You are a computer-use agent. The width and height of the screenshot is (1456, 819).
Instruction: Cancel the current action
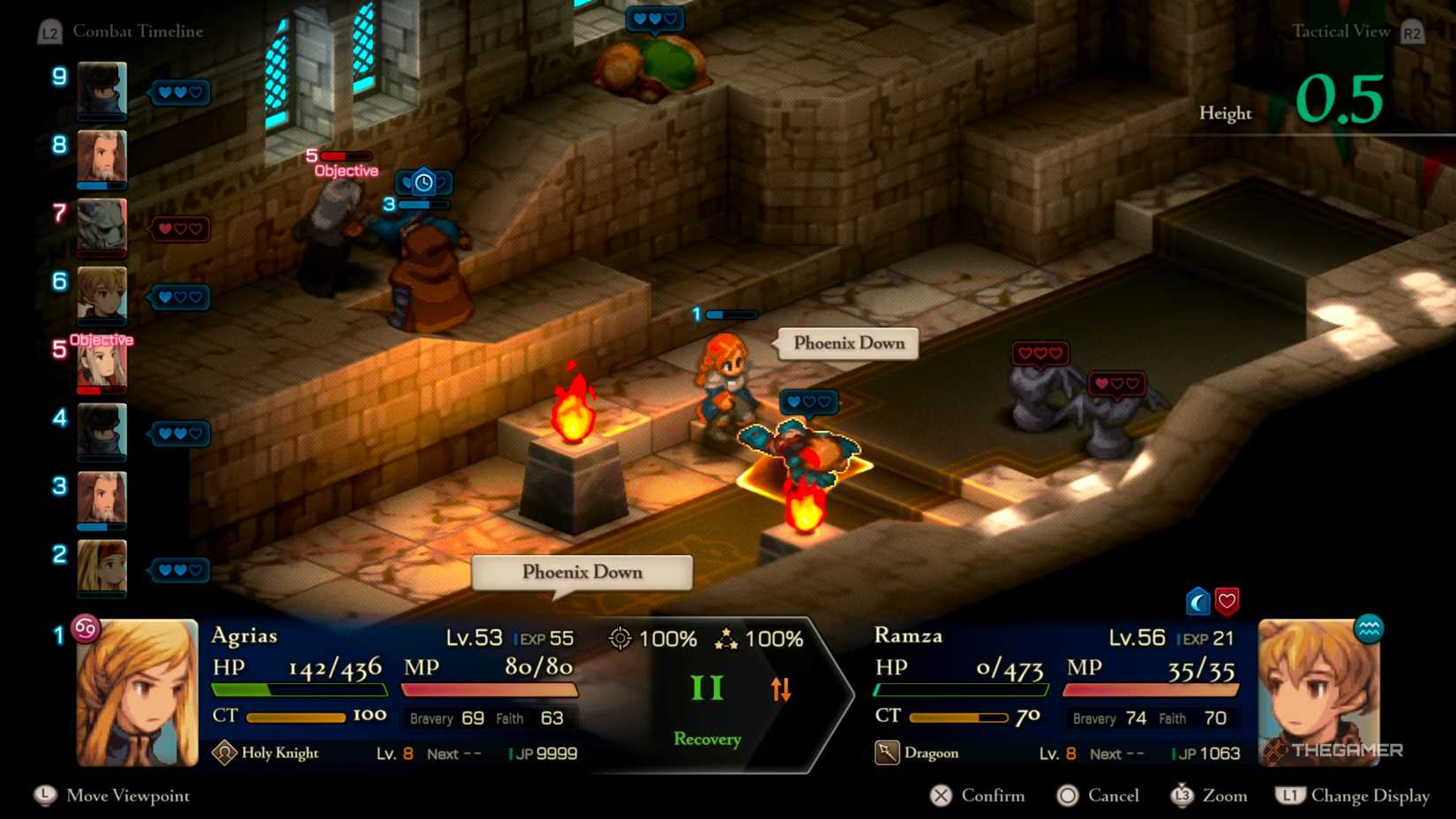tap(1099, 796)
